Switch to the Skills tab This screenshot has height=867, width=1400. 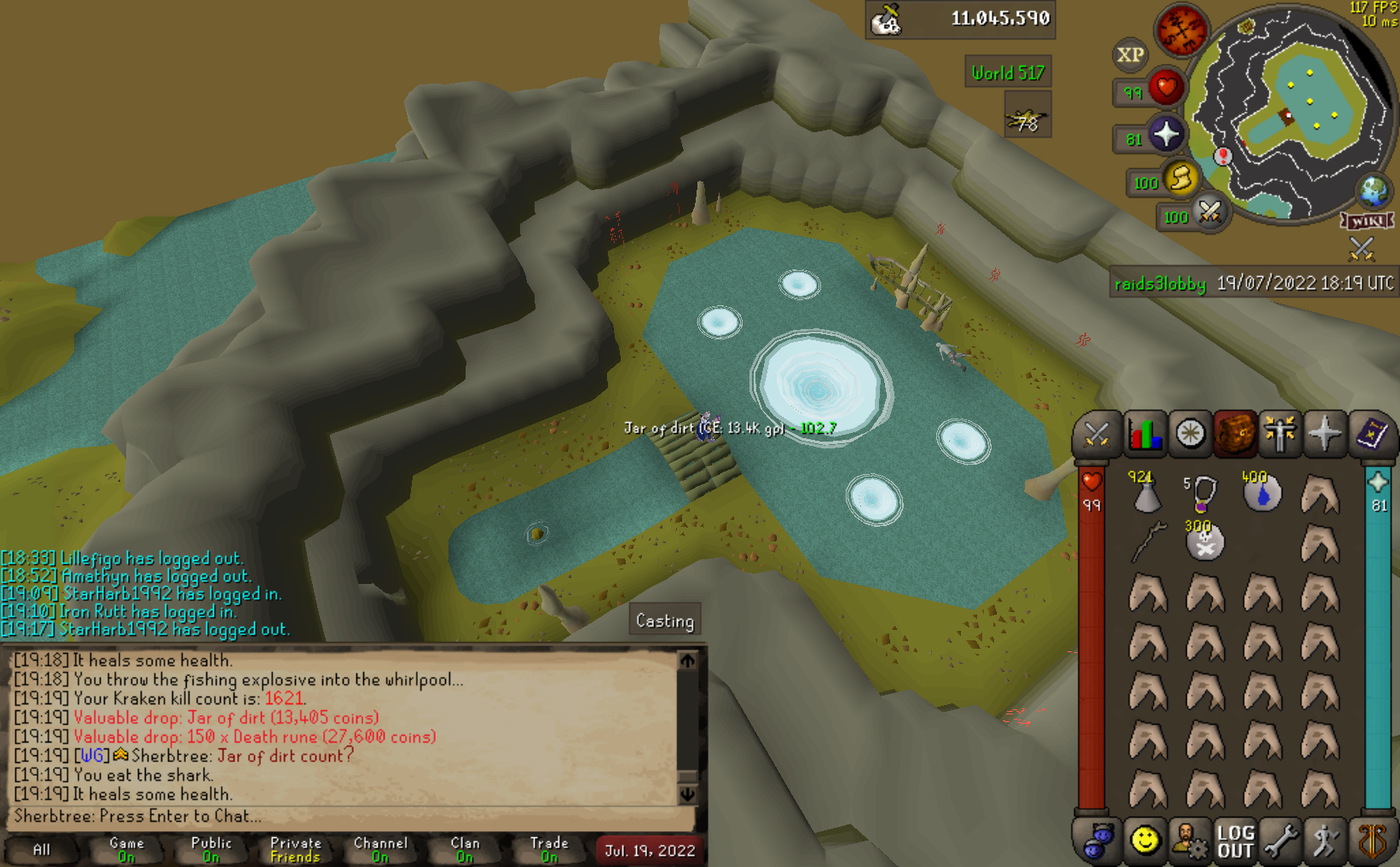(x=1143, y=434)
